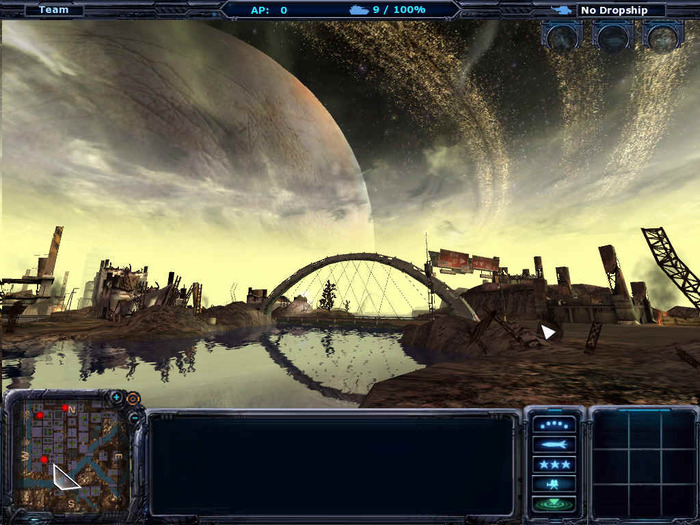The height and width of the screenshot is (525, 700).
Task: Click the orange target button beside minimap
Action: tap(133, 398)
